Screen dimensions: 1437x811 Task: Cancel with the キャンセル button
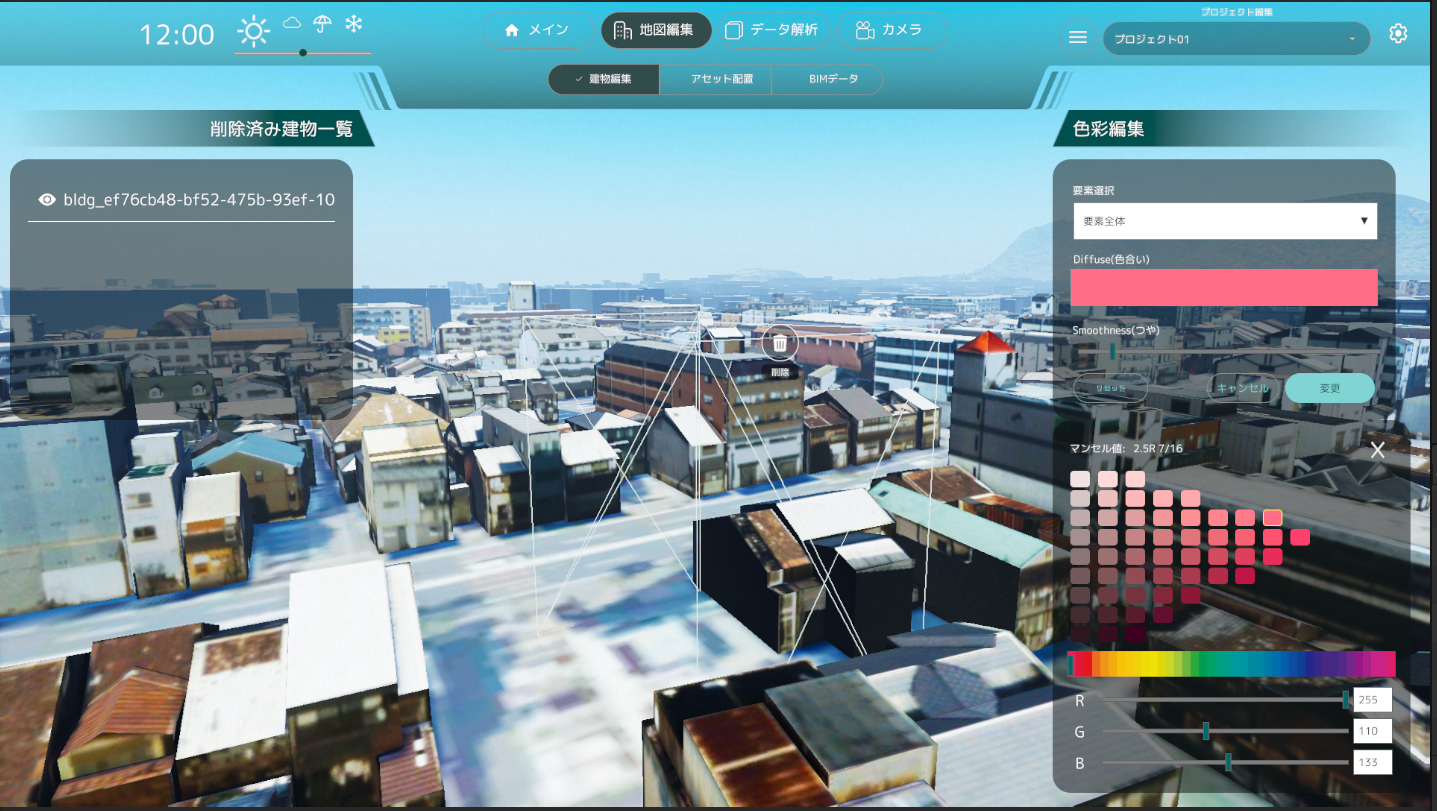(1242, 388)
